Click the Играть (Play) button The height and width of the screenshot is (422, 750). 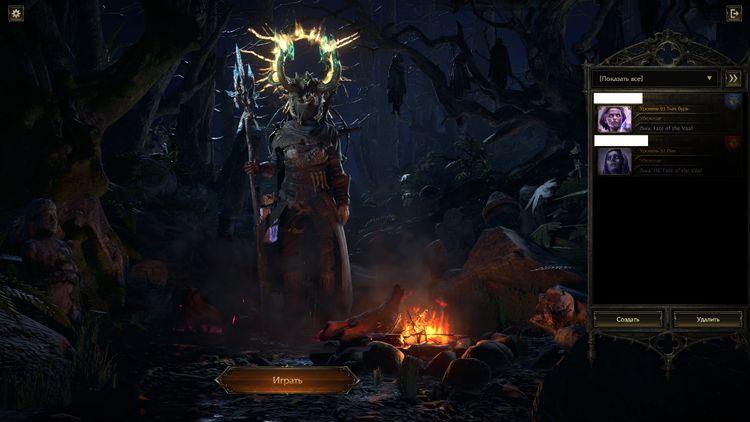(x=287, y=380)
